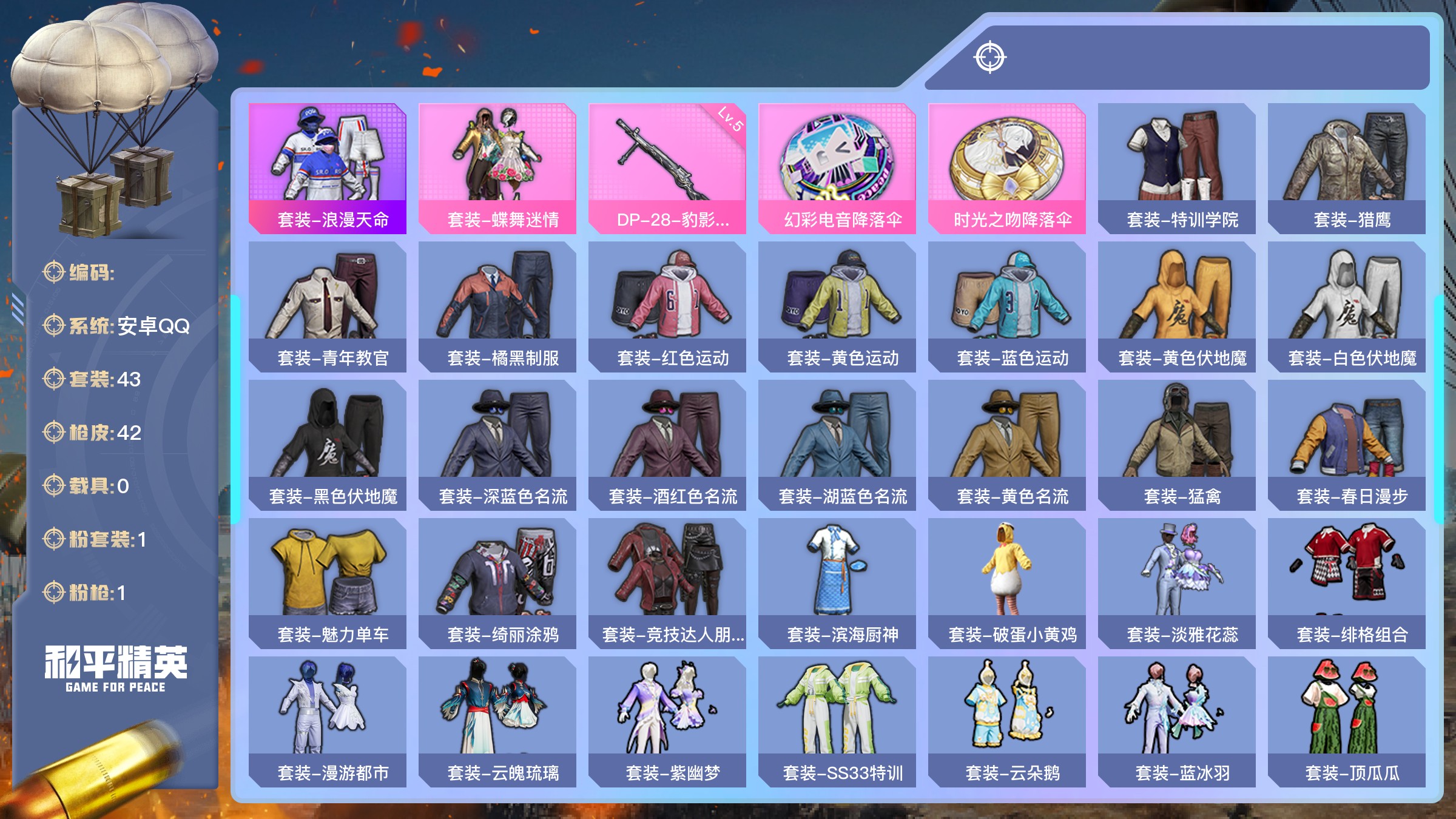
Task: Click the 套装-红色运动 sportswear set
Action: tap(667, 306)
